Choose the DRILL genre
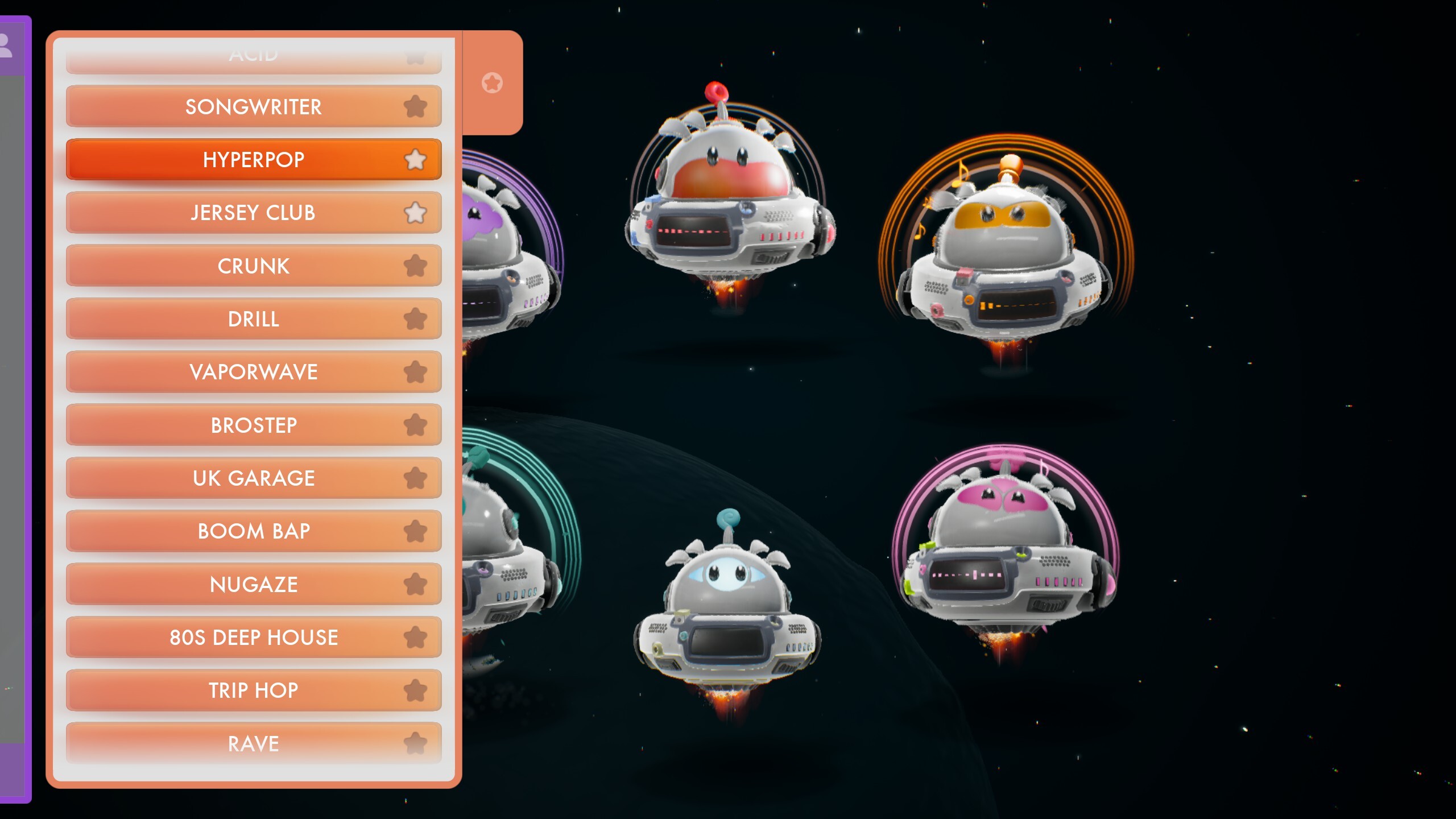The image size is (1456, 819). 253,318
